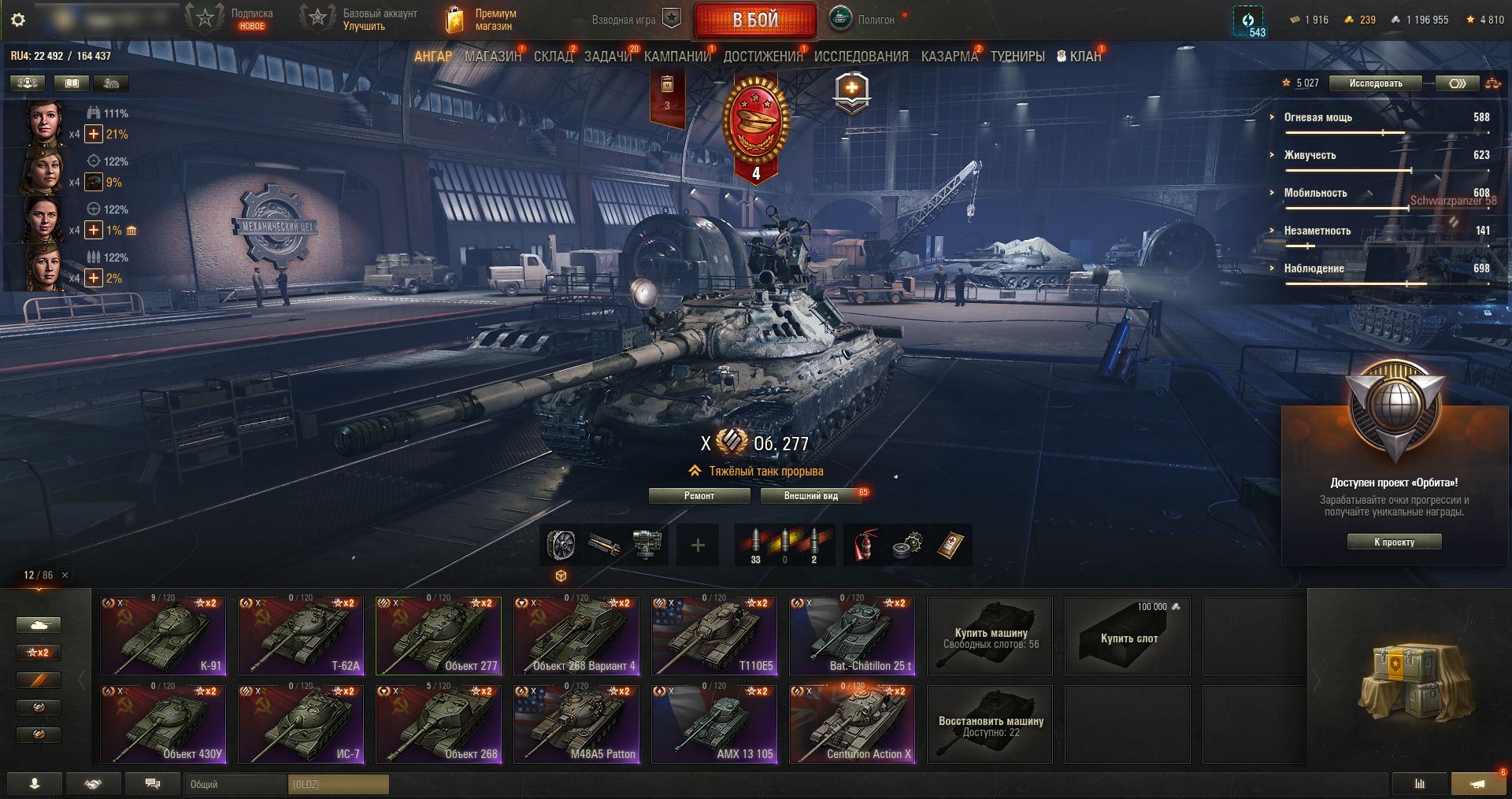
Task: Select the fire extinguisher consumable slot
Action: pyautogui.click(x=865, y=545)
